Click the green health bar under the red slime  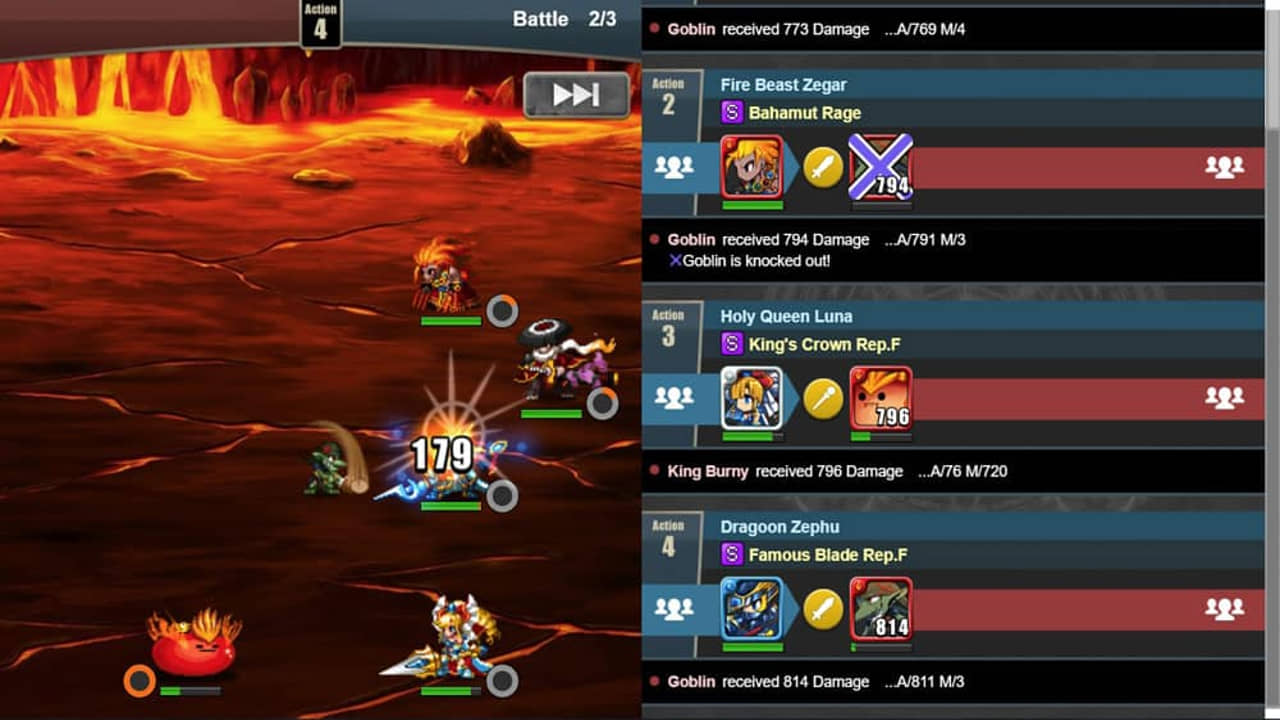click(193, 688)
